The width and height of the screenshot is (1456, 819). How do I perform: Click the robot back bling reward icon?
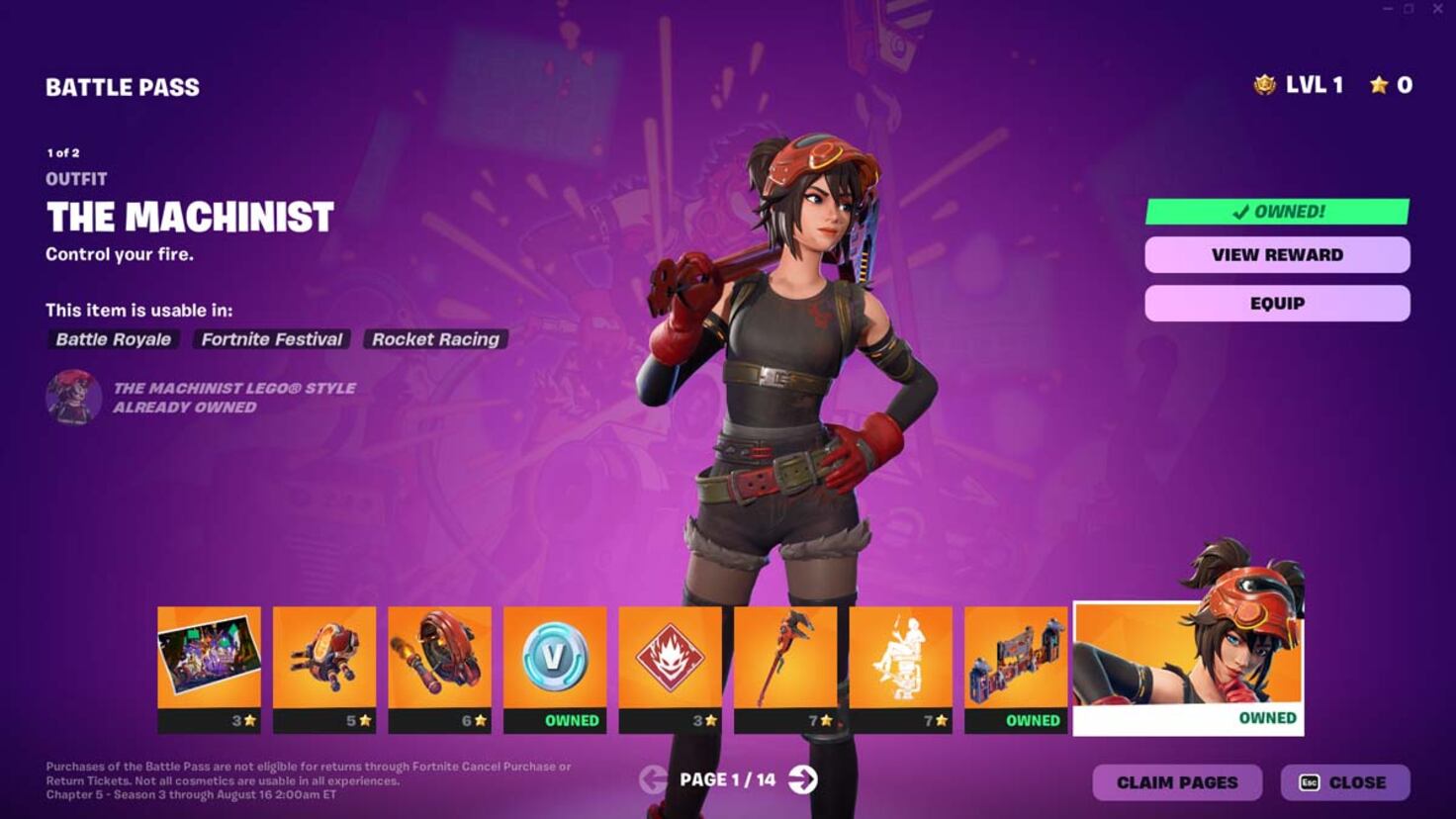[x=324, y=661]
